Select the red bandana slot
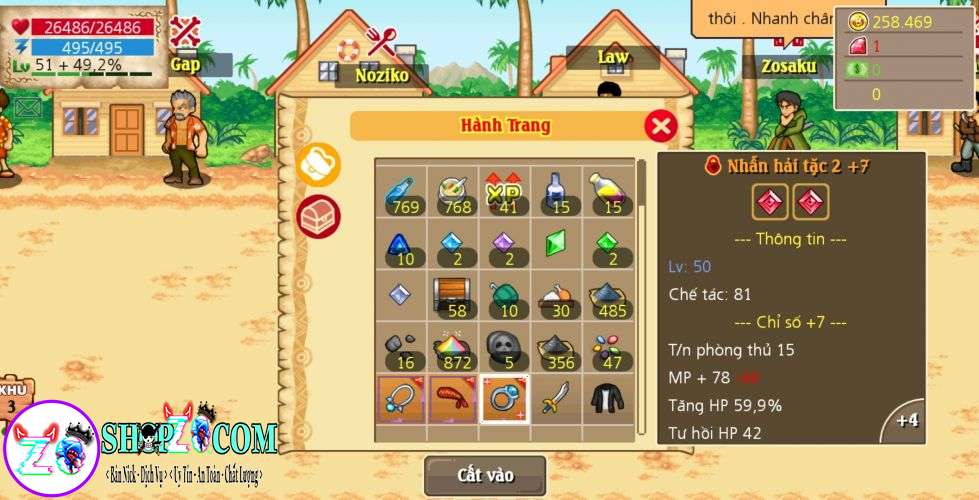 (452, 397)
